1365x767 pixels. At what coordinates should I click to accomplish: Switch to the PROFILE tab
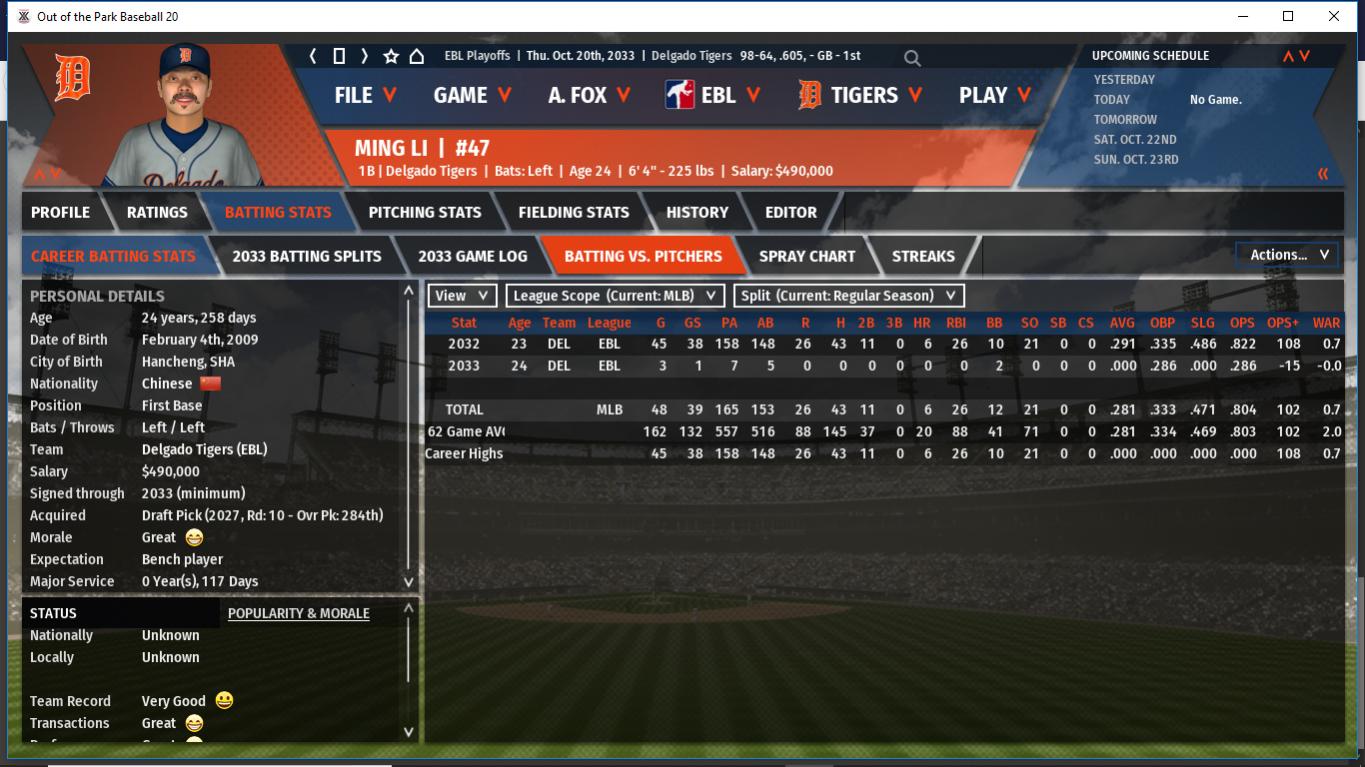pyautogui.click(x=60, y=212)
